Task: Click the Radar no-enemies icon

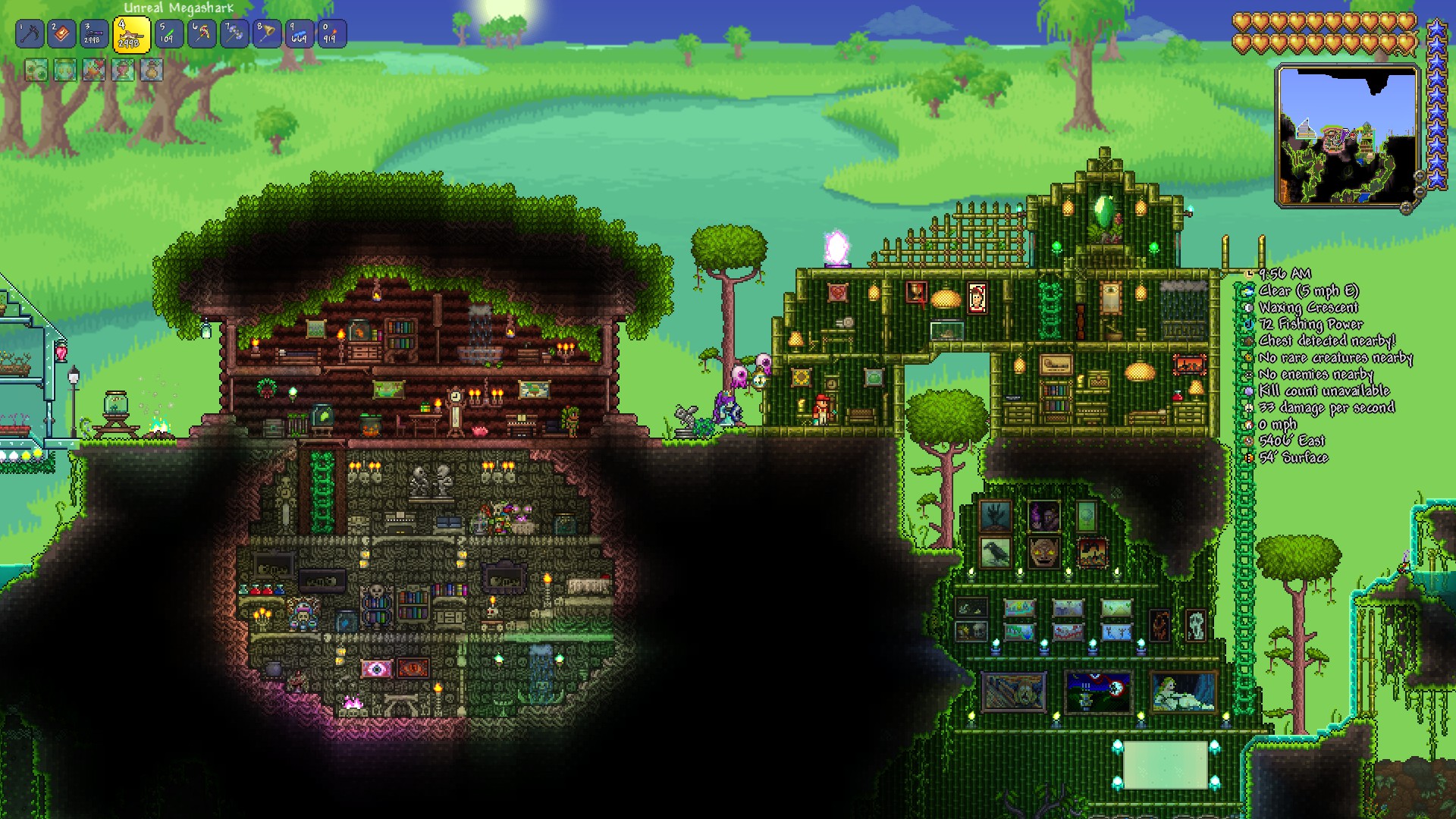Action: tap(1247, 375)
